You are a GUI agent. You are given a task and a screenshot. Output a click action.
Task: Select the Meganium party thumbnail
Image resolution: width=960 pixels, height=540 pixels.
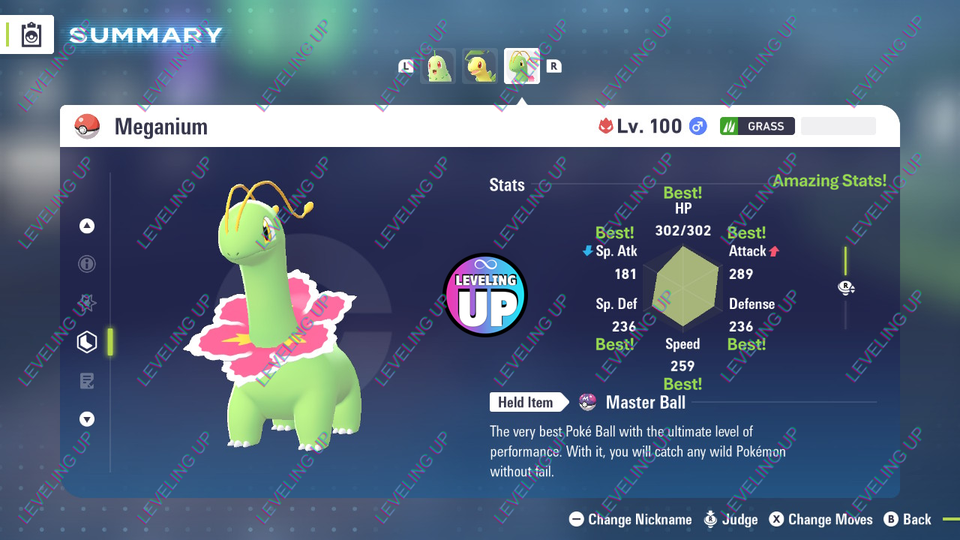click(522, 67)
